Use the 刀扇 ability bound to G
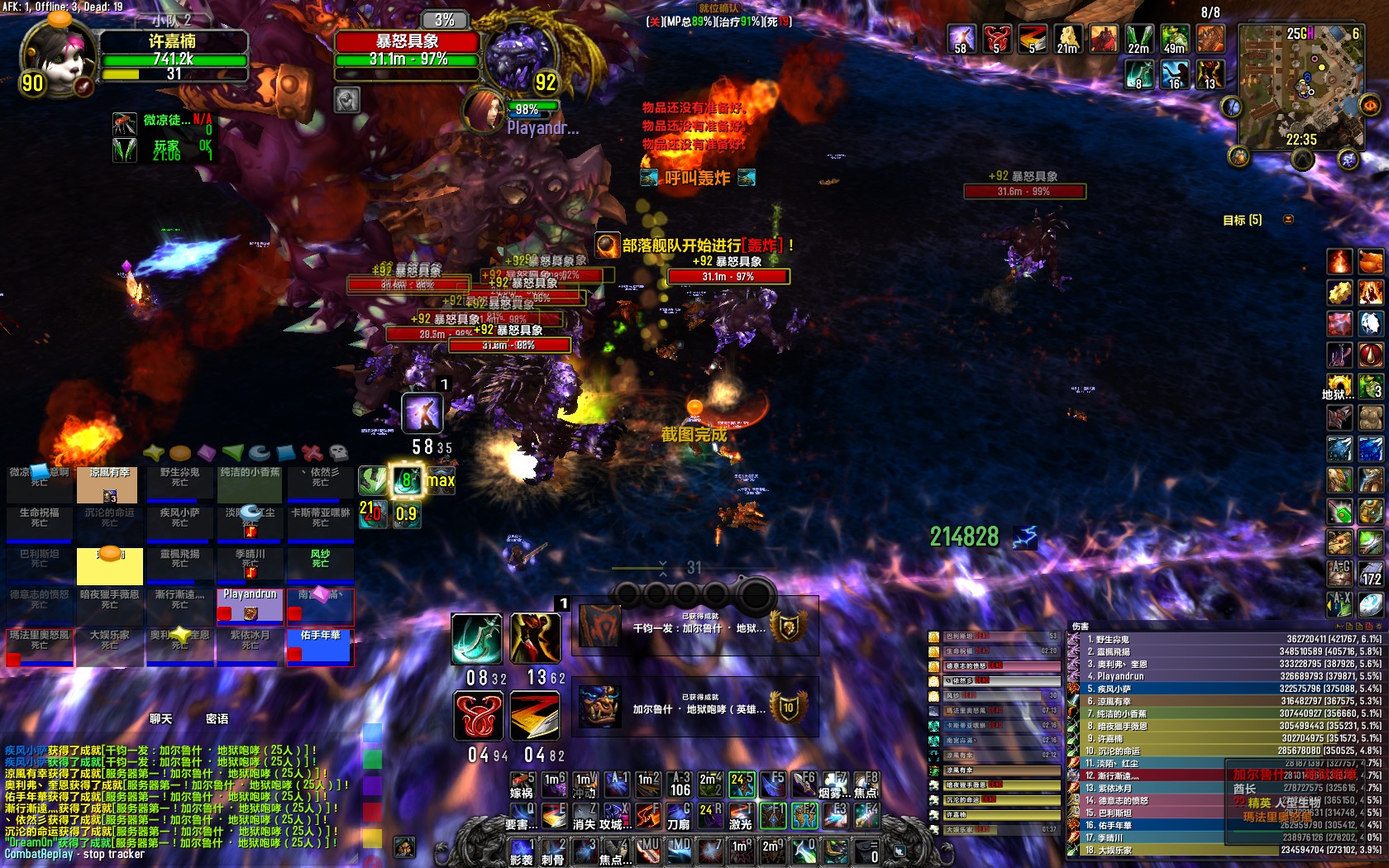 click(x=678, y=814)
